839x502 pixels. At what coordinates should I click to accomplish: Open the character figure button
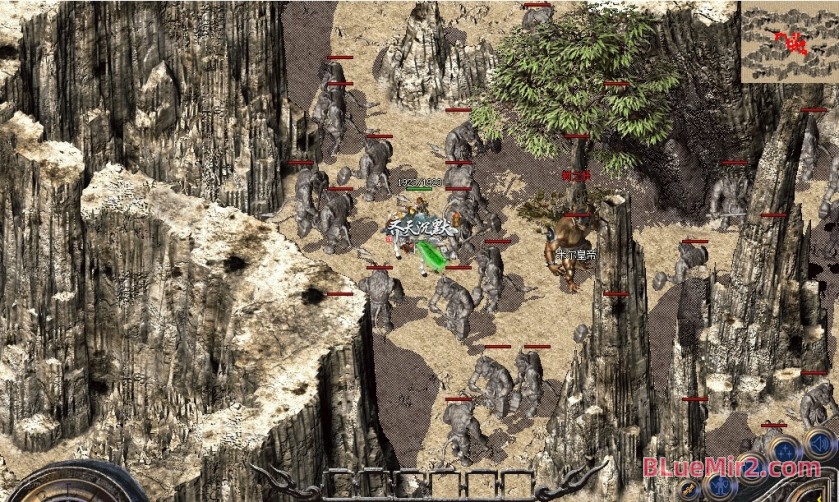coord(721,486)
